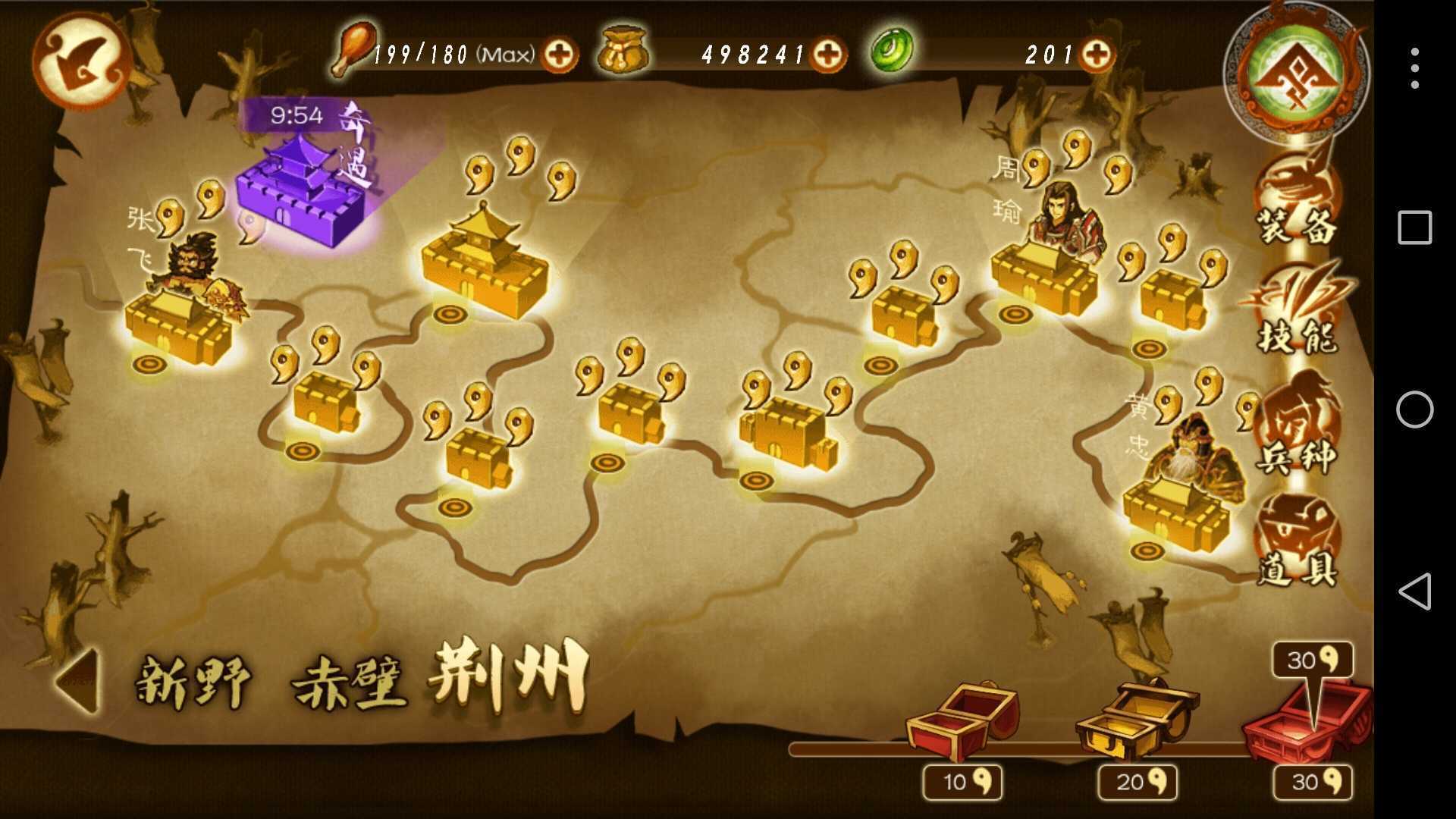
Task: Tap the gold money bag icon
Action: click(622, 52)
